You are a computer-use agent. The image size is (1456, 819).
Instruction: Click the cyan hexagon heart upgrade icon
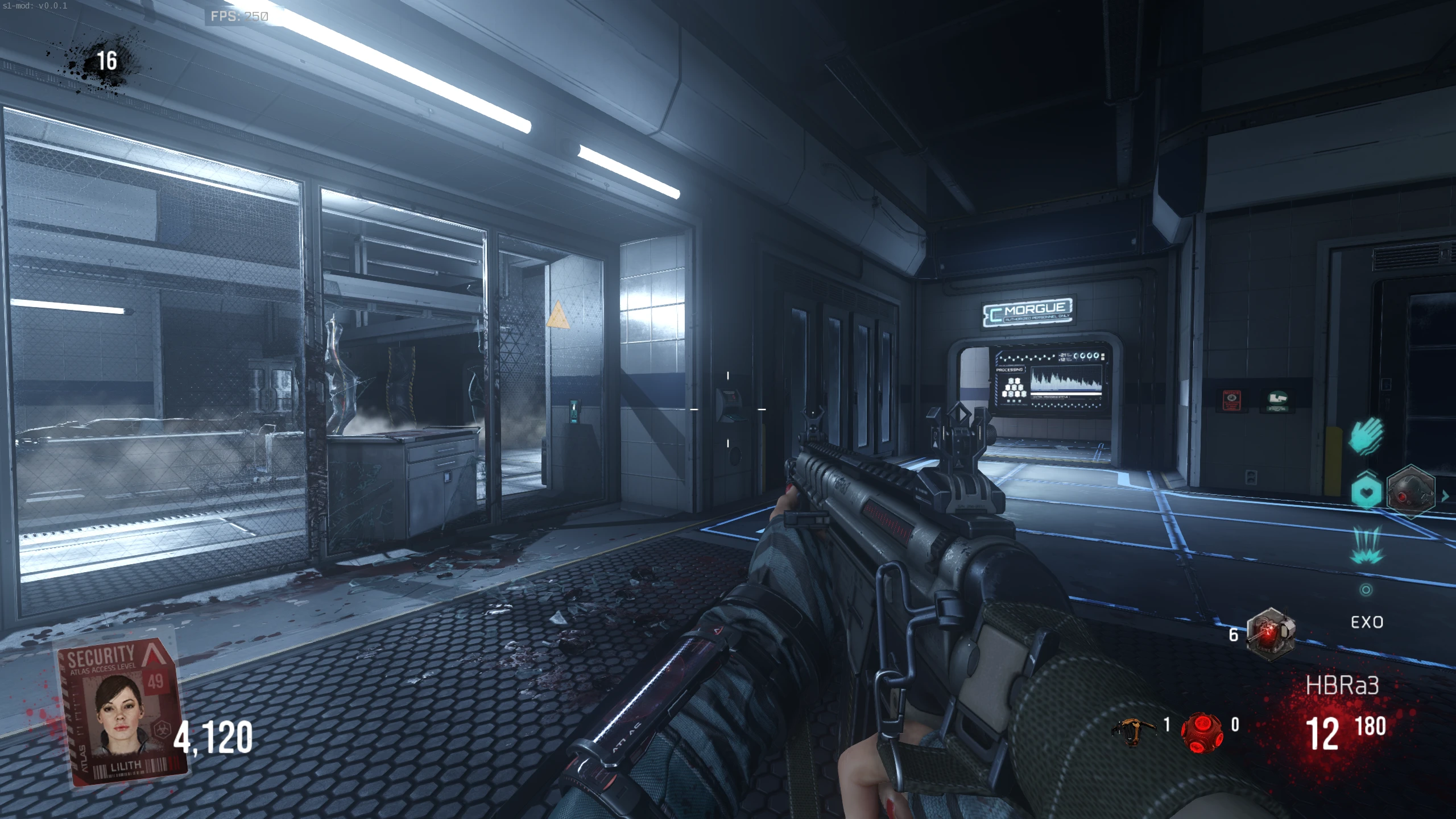point(1366,491)
